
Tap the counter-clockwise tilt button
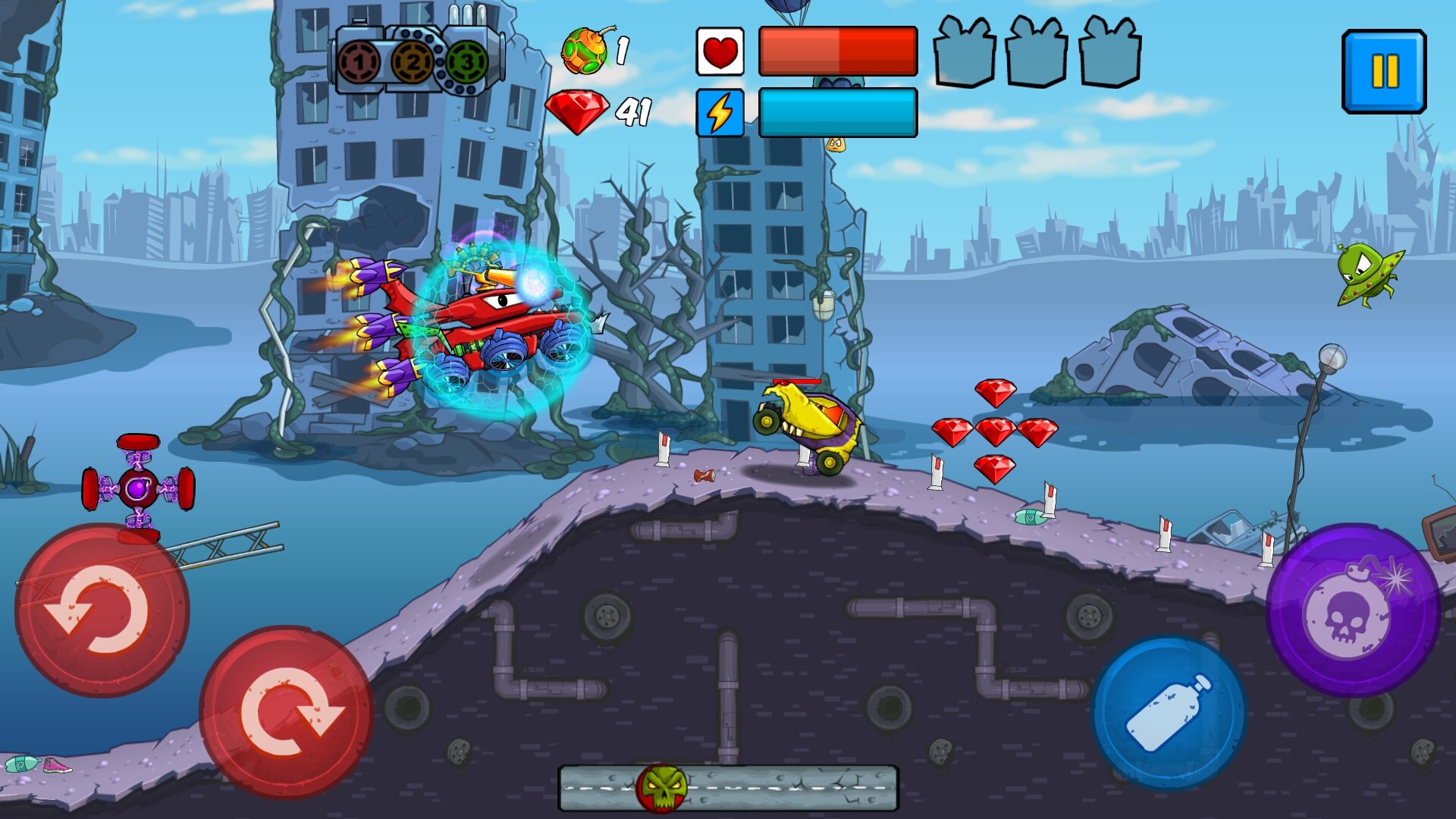point(102,609)
